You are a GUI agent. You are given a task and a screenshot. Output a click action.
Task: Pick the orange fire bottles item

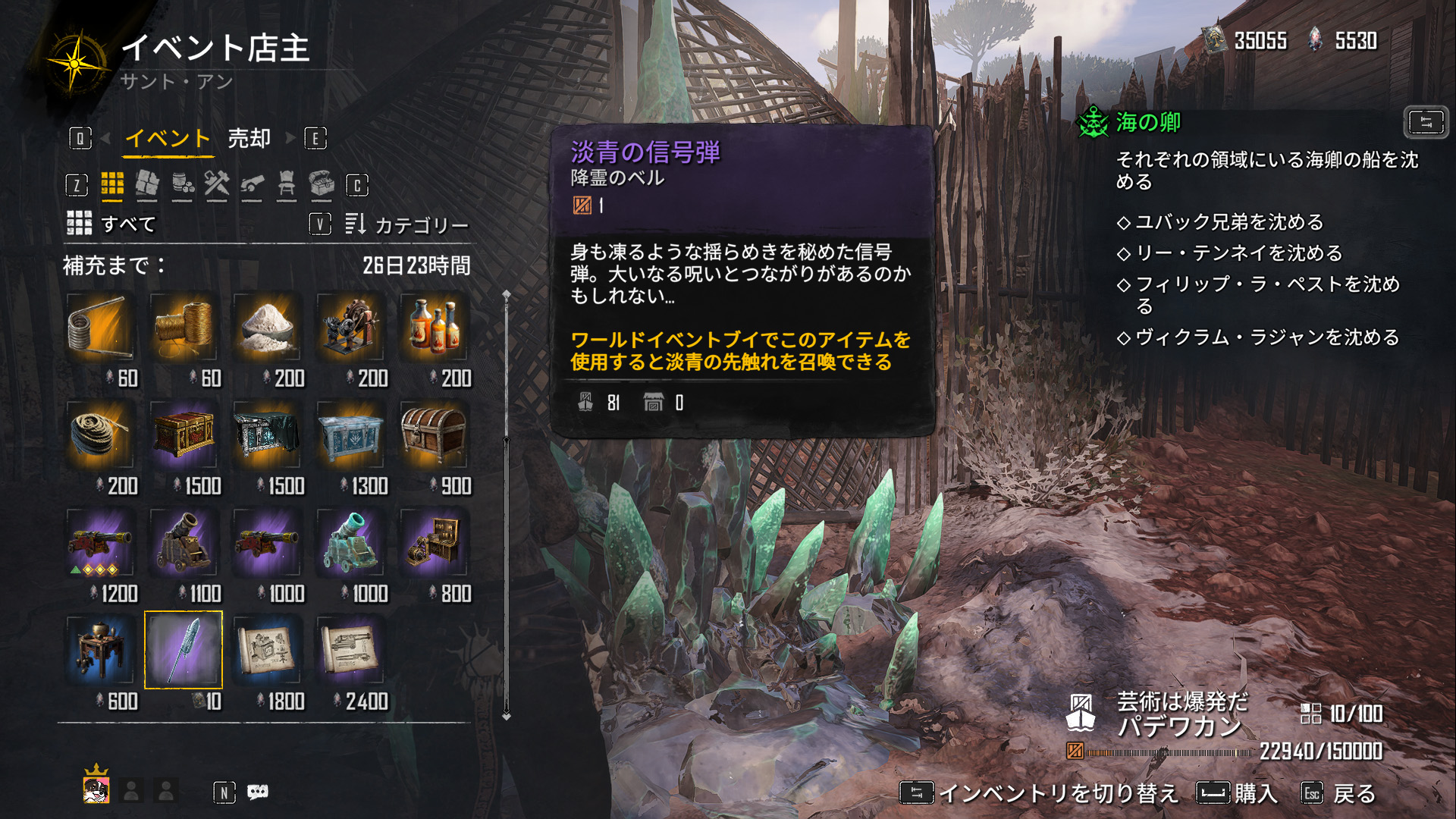pyautogui.click(x=433, y=328)
